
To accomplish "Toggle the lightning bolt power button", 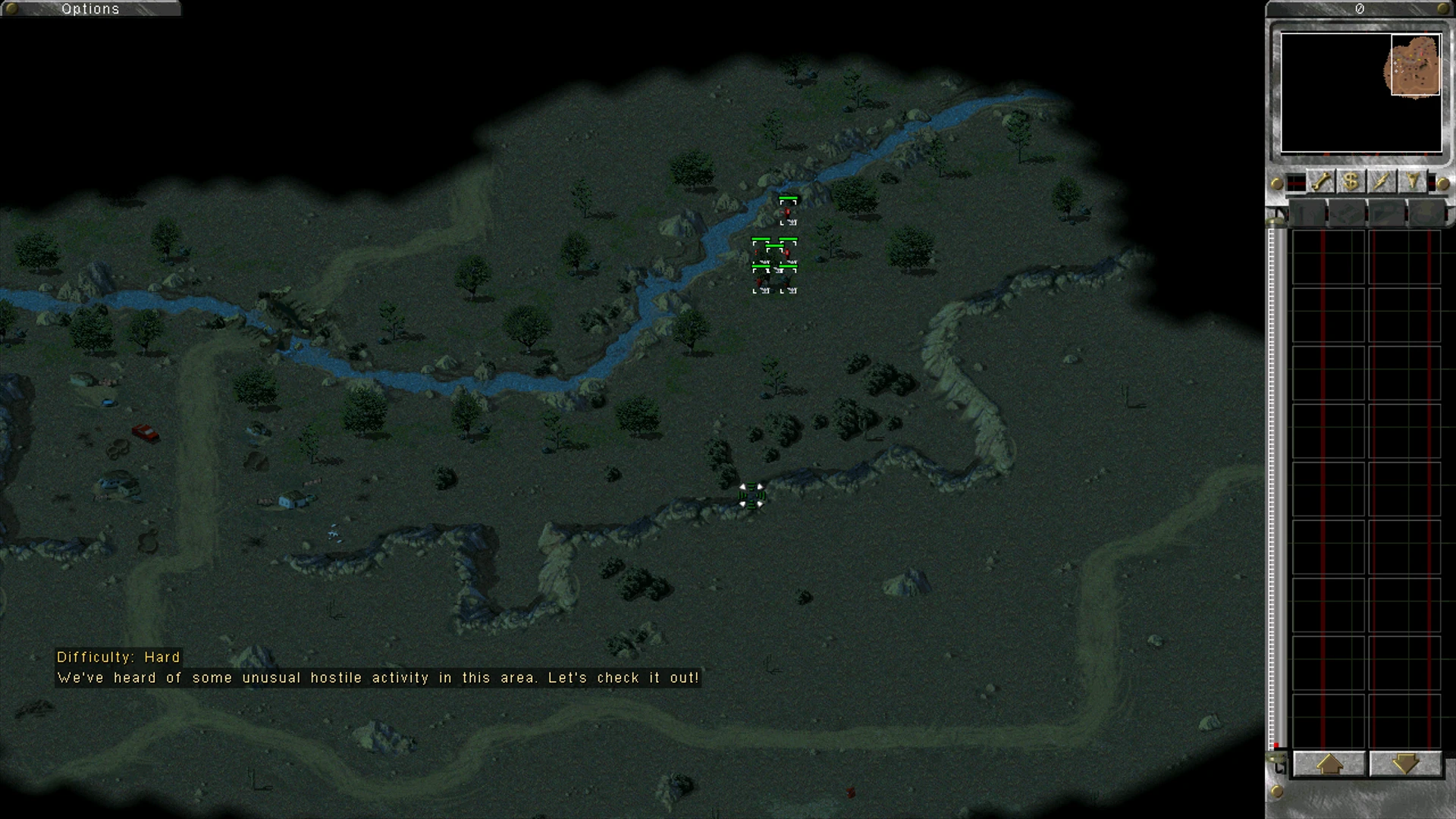I will 1382,182.
